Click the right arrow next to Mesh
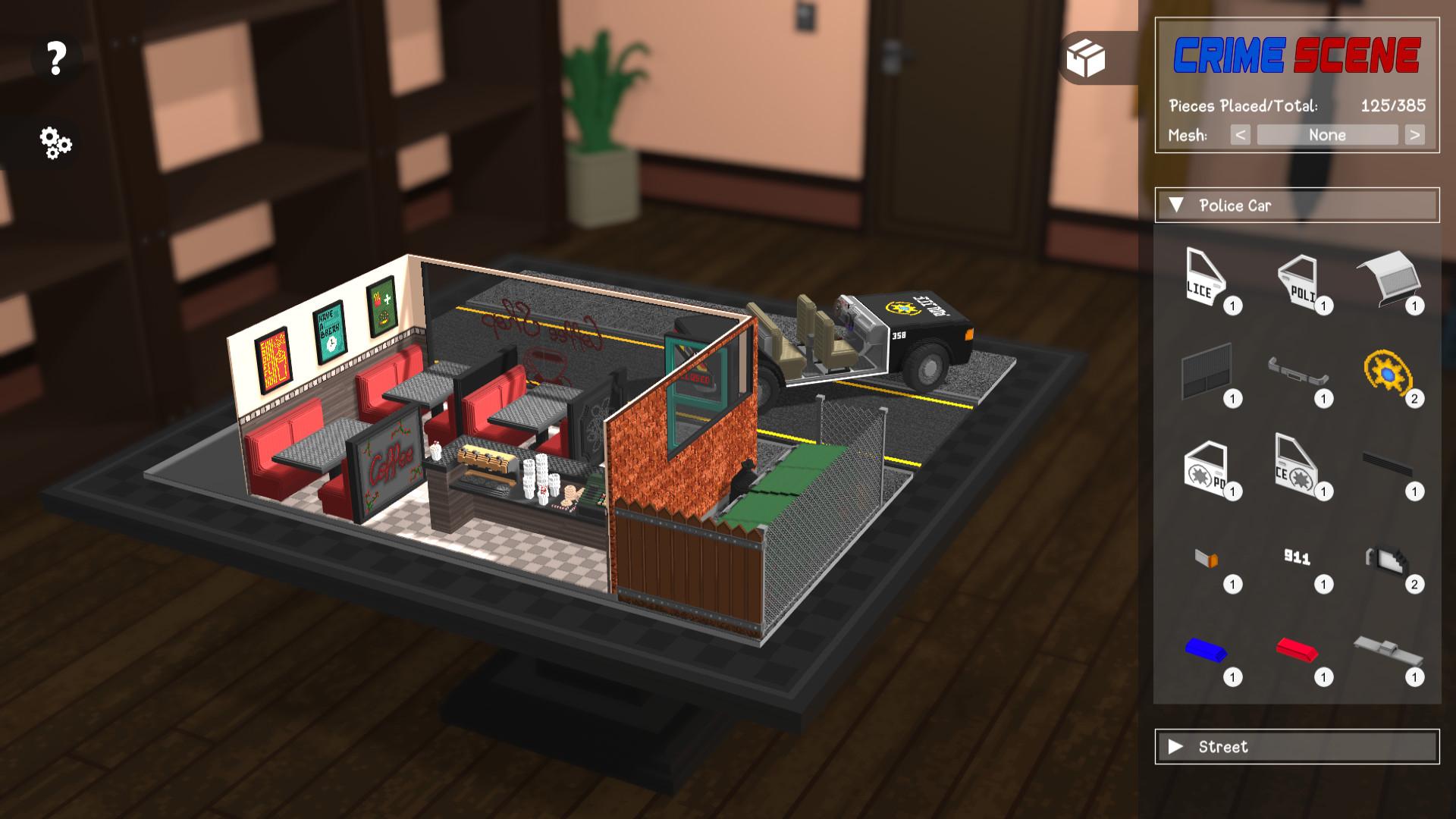This screenshot has height=819, width=1456. pyautogui.click(x=1415, y=135)
